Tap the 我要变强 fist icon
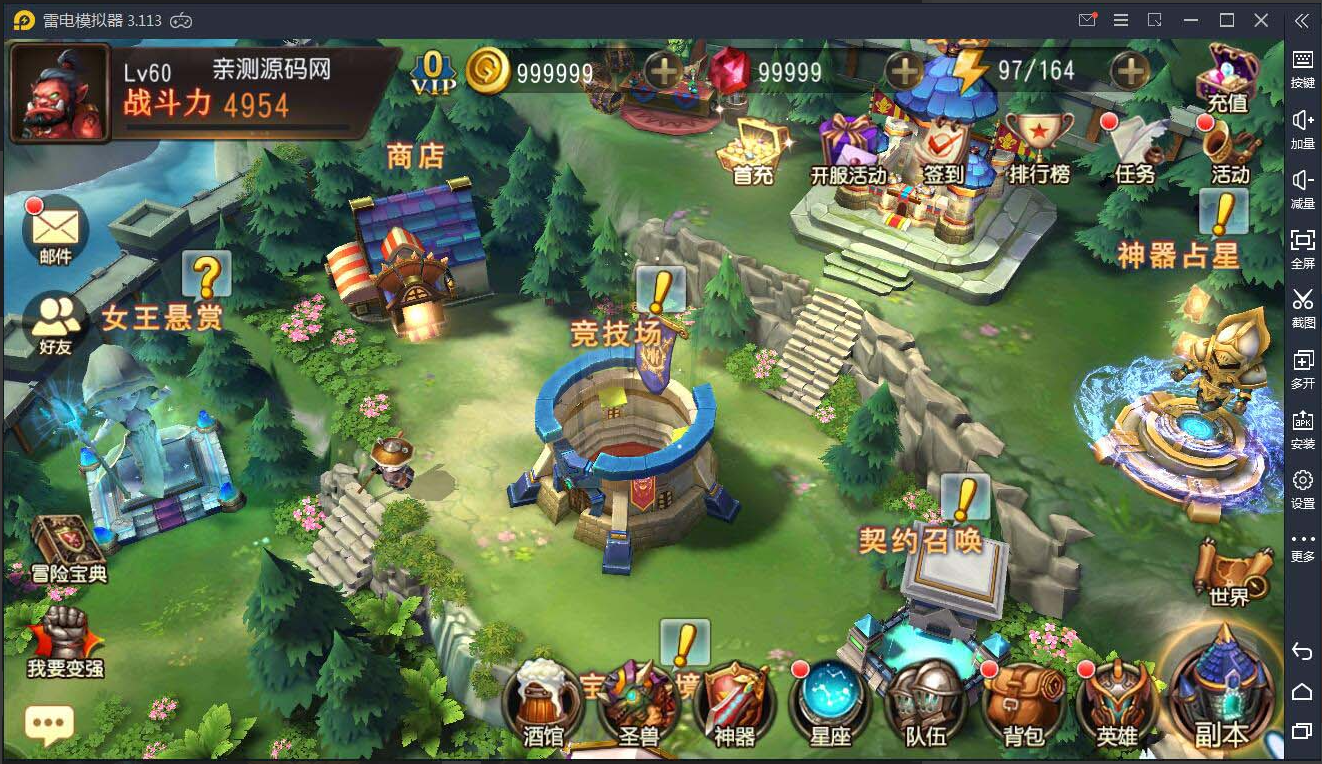Screen dimensions: 1322x764 coord(64,640)
